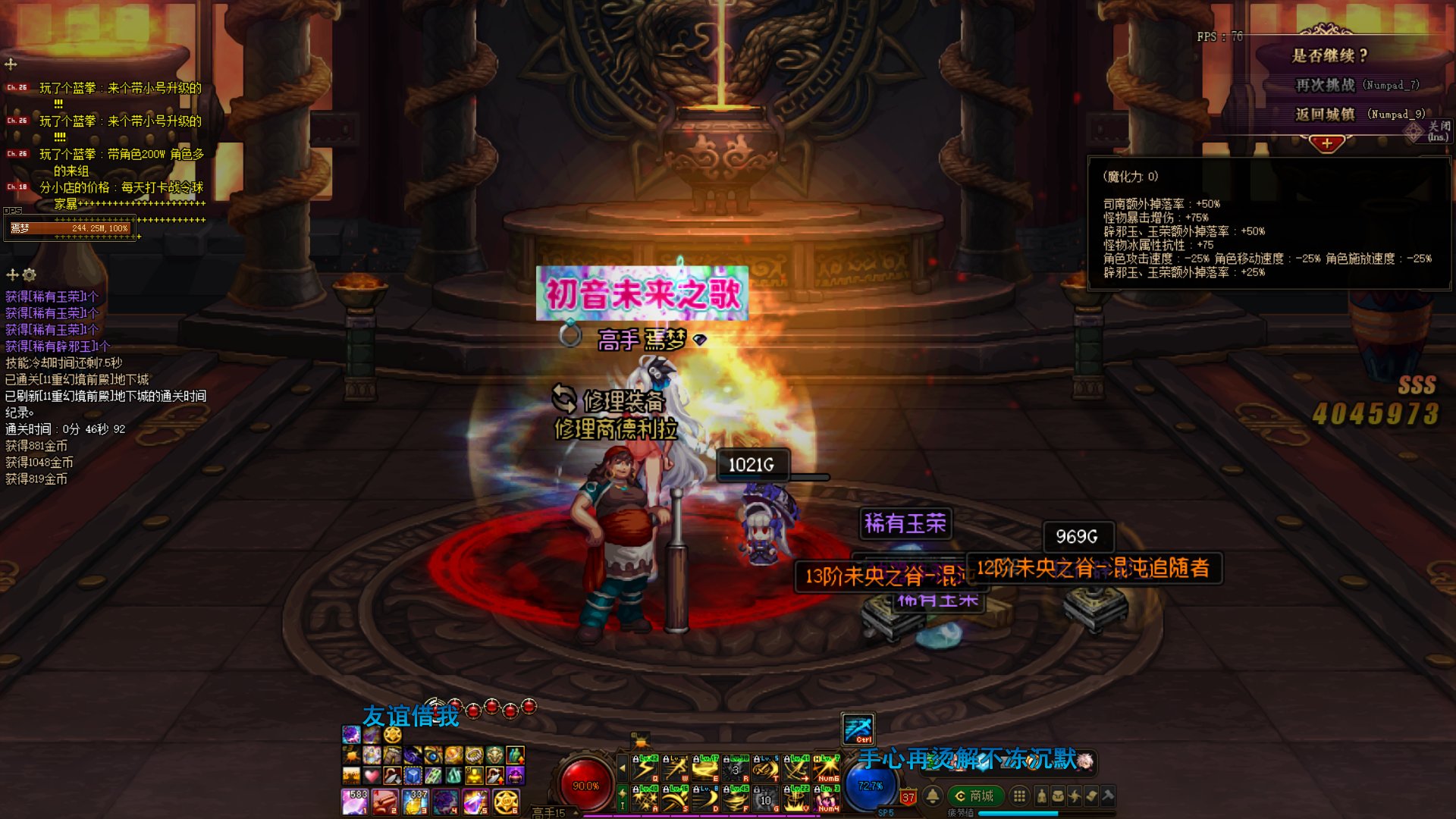Open the hammer icon in the bottom menu
Image resolution: width=1456 pixels, height=819 pixels.
[x=1108, y=795]
